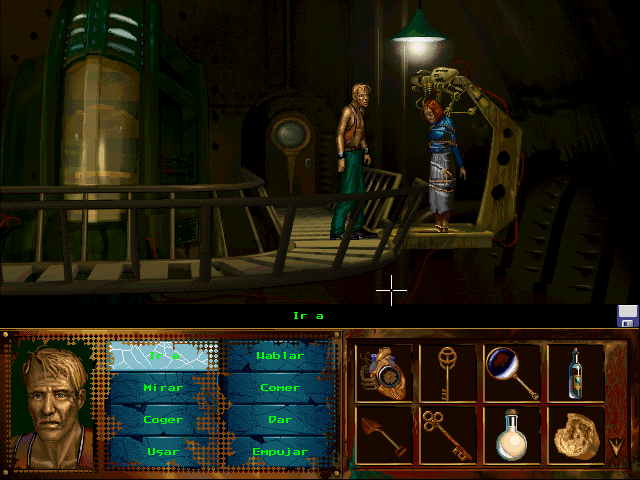
Task: Choose the 'Comer' verb
Action: point(279,388)
